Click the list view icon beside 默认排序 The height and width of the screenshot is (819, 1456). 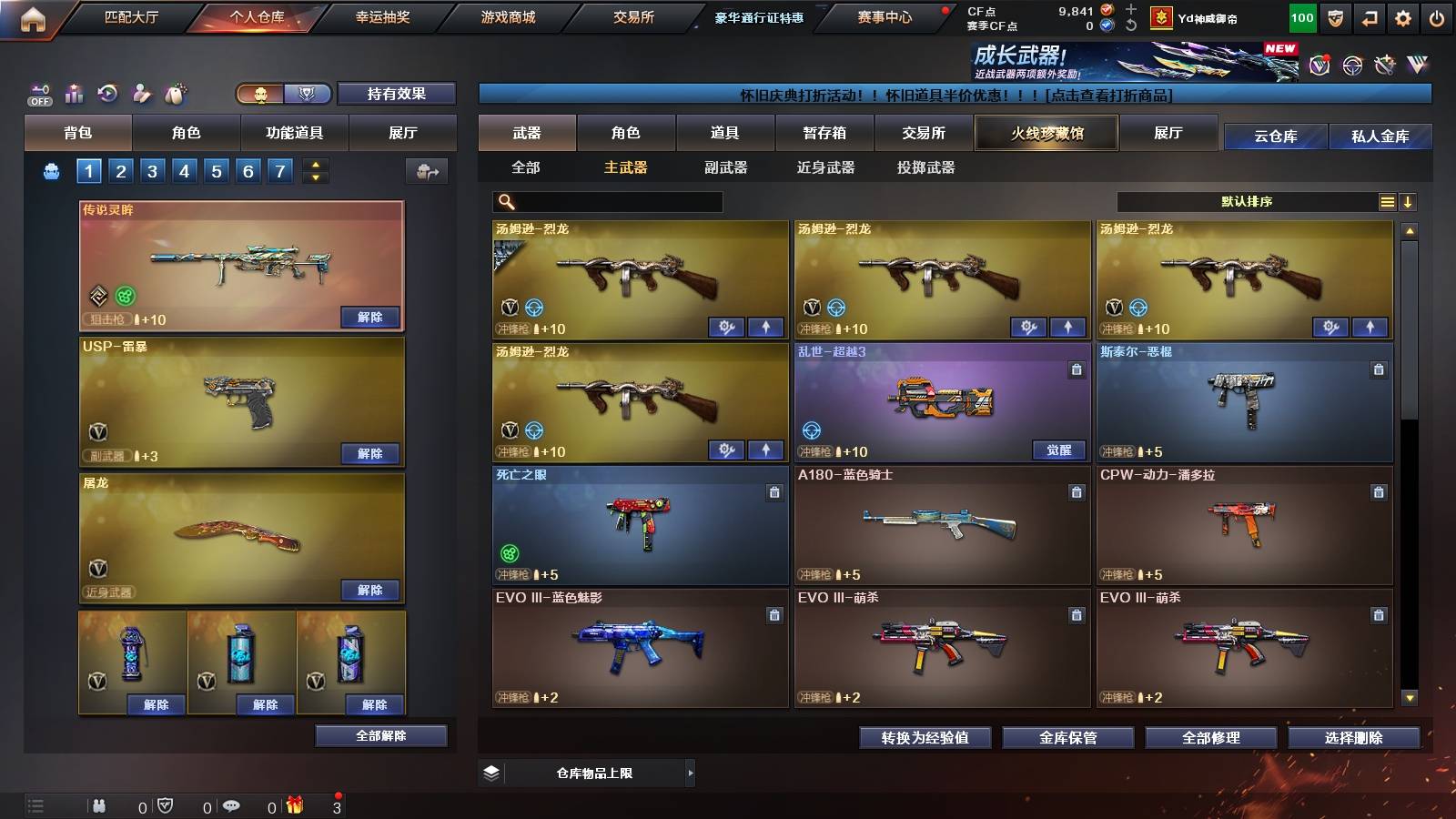1386,201
